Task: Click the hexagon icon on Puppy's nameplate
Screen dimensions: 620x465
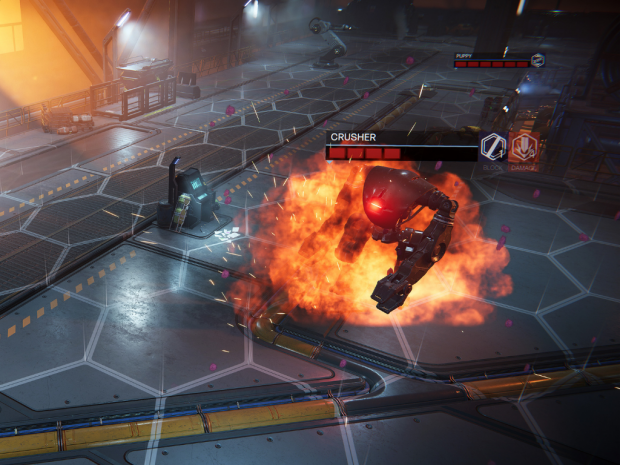Action: click(538, 60)
